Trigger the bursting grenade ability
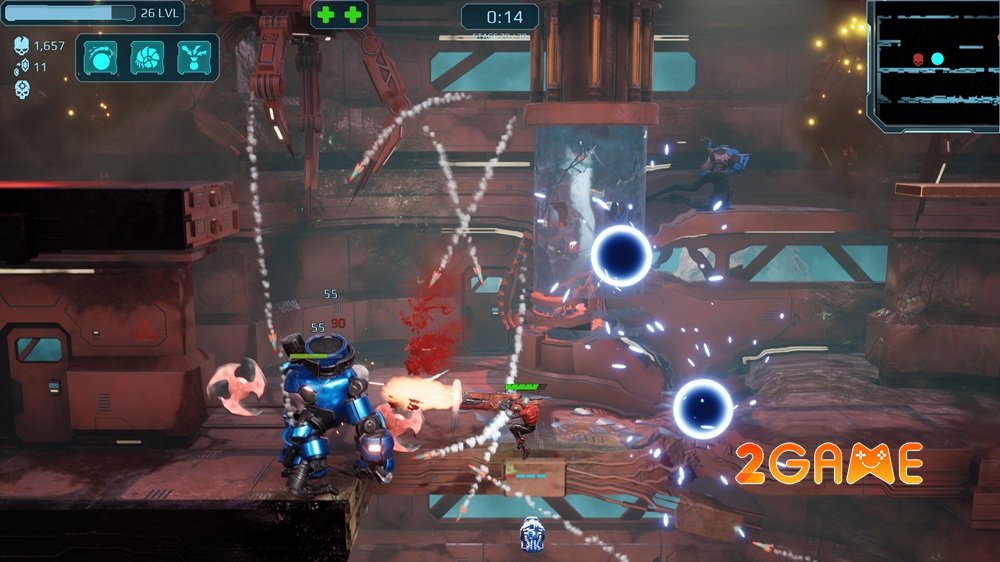 point(193,58)
